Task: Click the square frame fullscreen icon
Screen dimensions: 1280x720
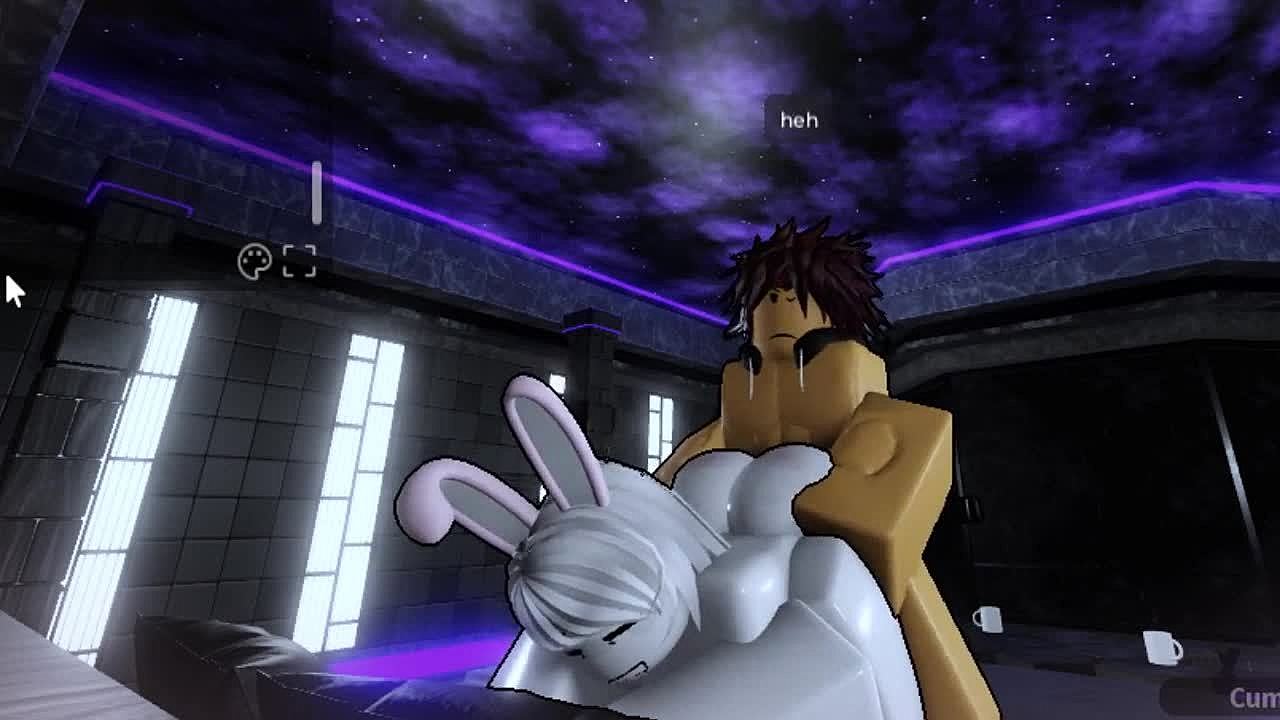Action: [299, 261]
